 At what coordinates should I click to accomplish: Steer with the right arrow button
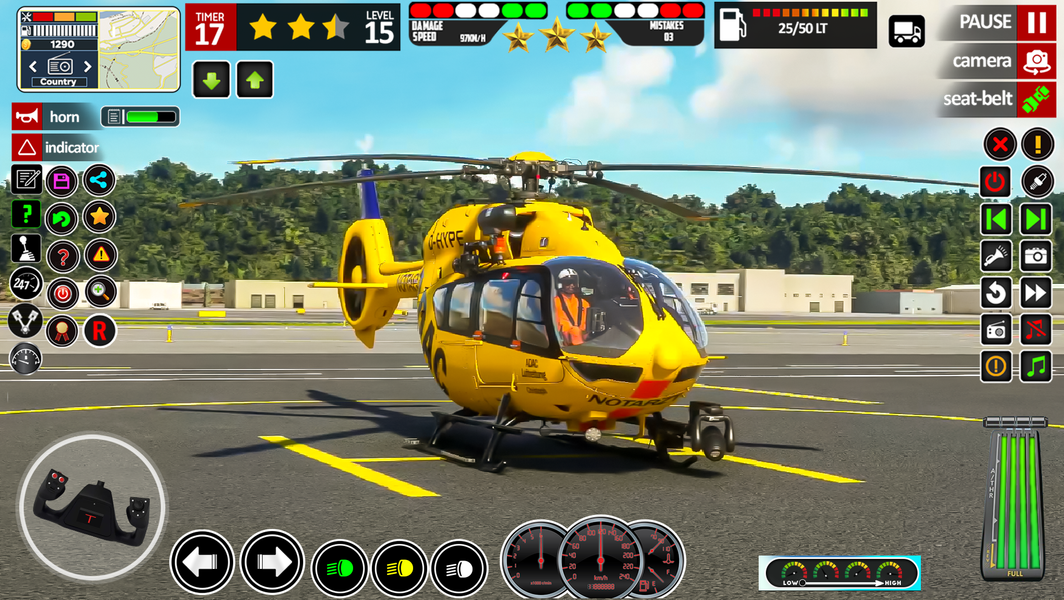(271, 563)
